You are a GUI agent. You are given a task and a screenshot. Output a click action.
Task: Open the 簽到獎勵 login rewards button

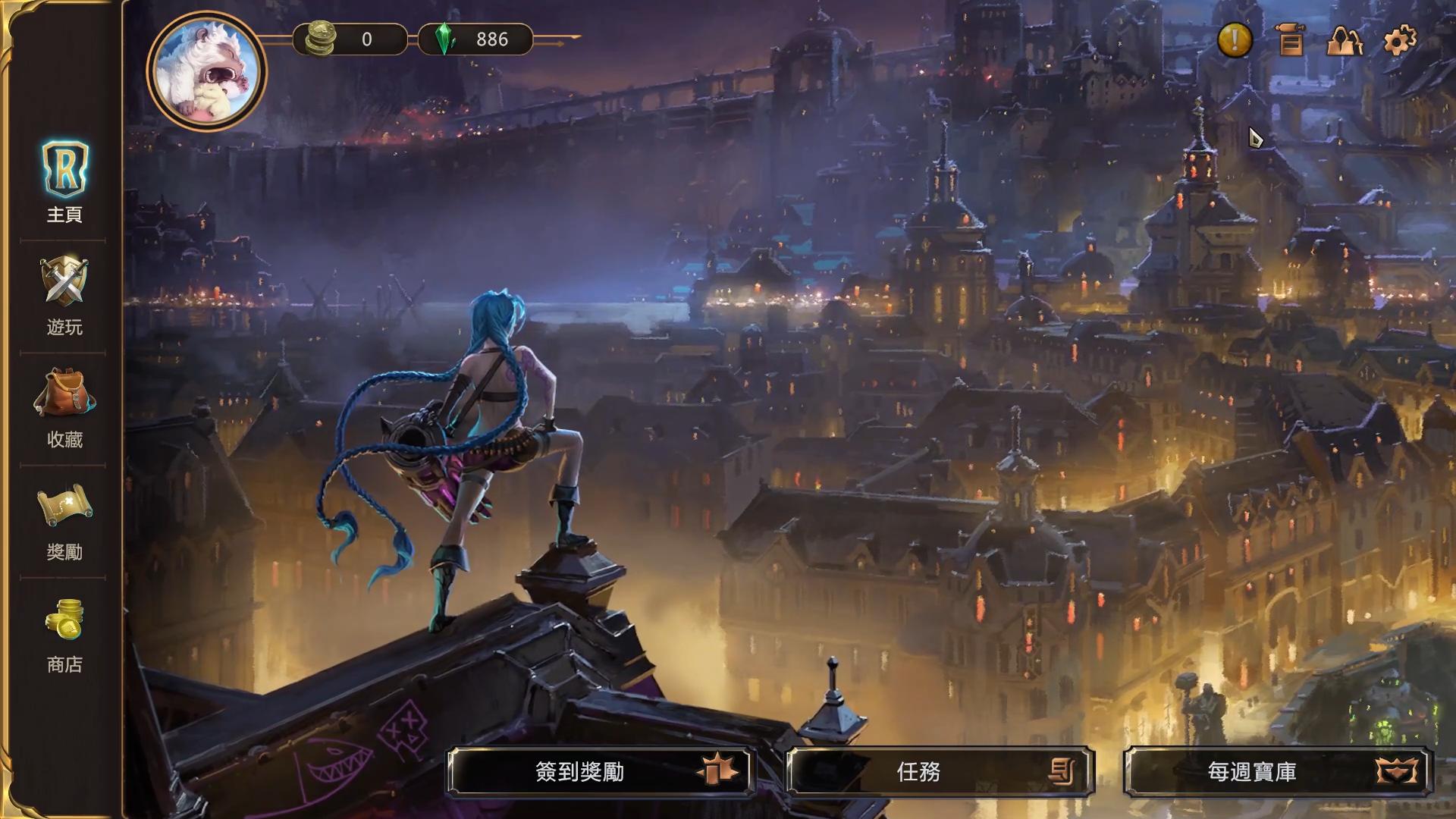(601, 772)
